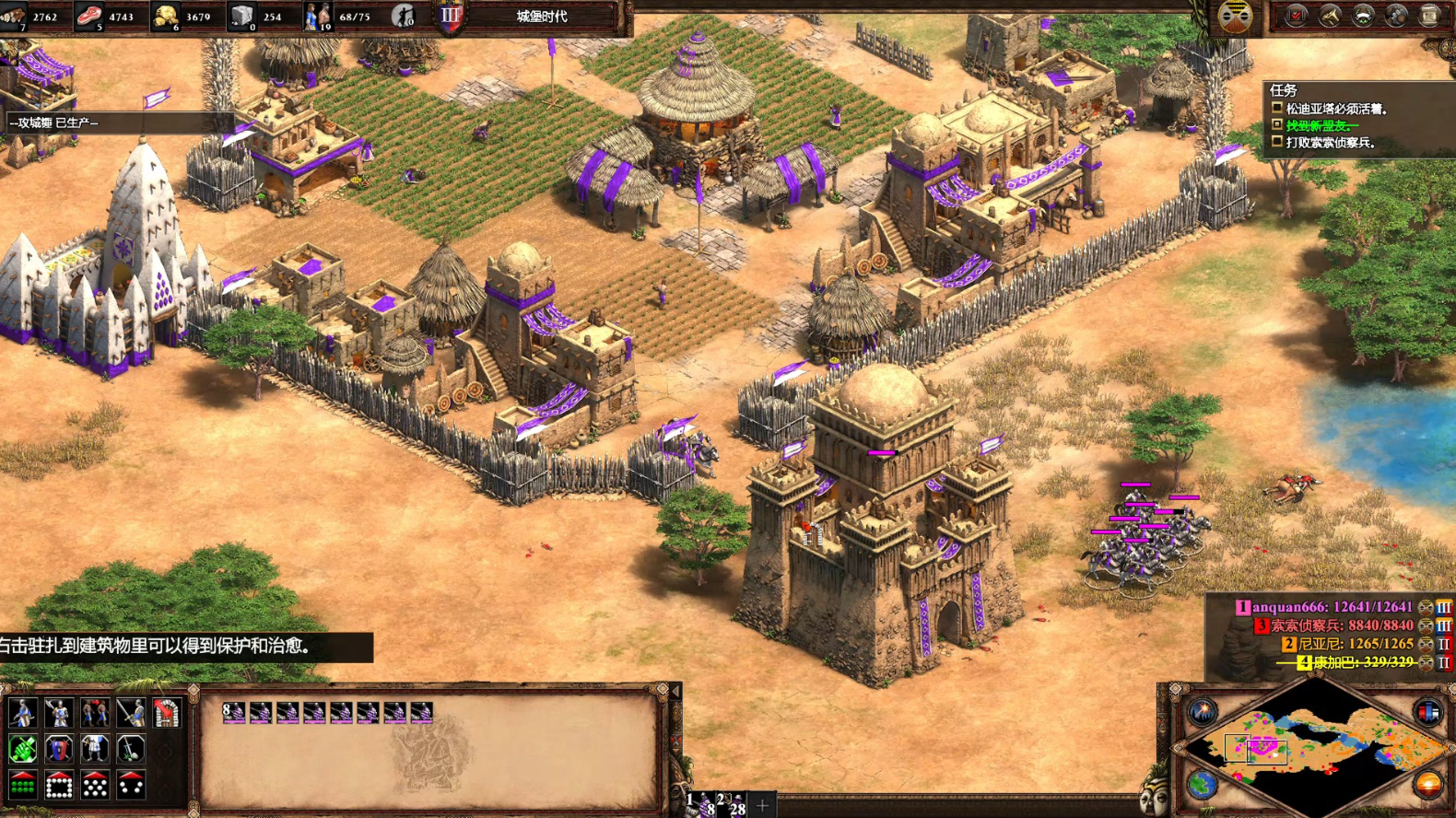
Task: Open the main menu scroll button
Action: point(1429,16)
